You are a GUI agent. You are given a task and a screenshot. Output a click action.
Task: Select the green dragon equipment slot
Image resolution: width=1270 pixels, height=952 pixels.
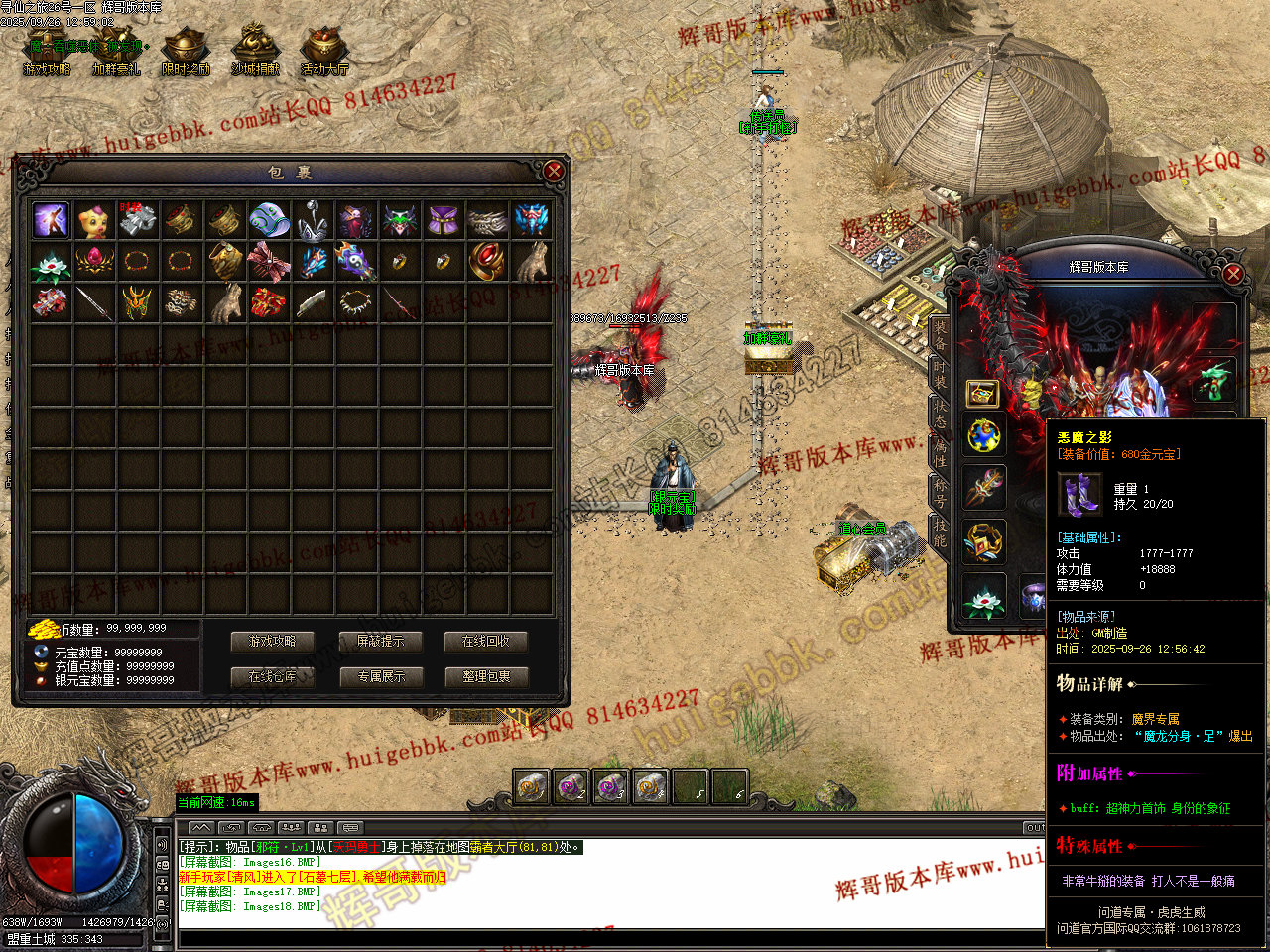tap(1214, 380)
